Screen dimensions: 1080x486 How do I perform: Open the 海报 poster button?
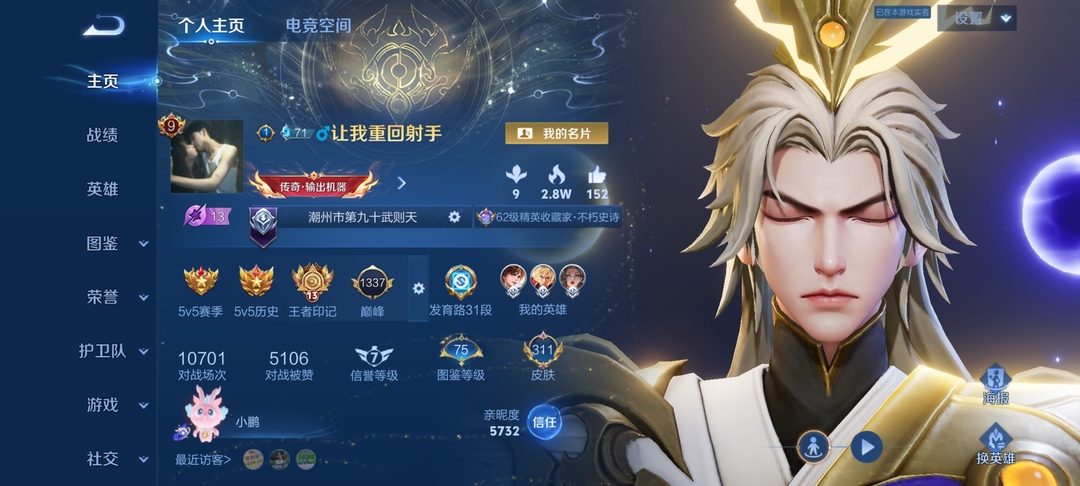[994, 381]
